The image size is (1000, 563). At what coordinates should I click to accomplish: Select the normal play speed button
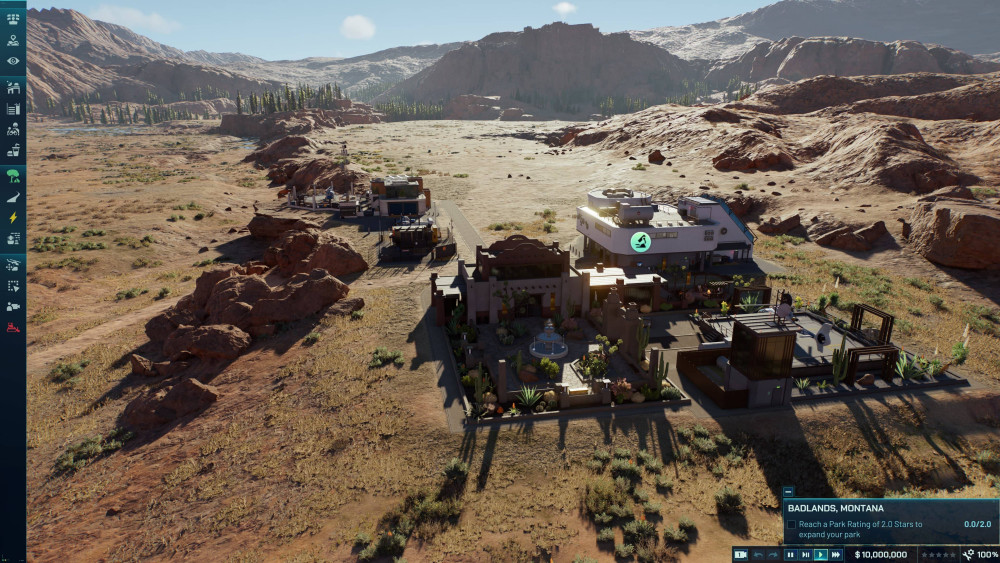click(x=821, y=554)
